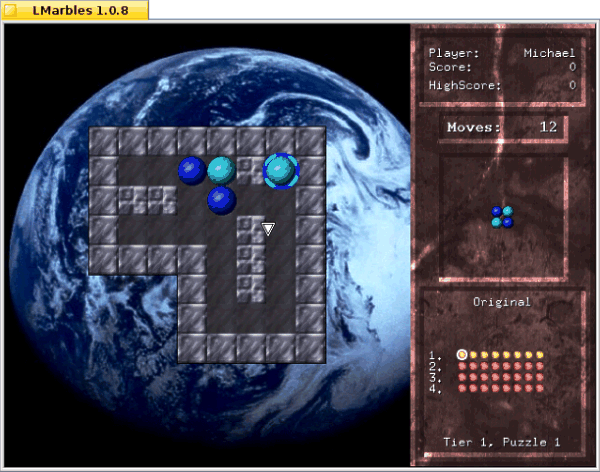Screen dimensions: 600x472
Task: Select the last puzzle in tier 4 row
Action: [541, 388]
